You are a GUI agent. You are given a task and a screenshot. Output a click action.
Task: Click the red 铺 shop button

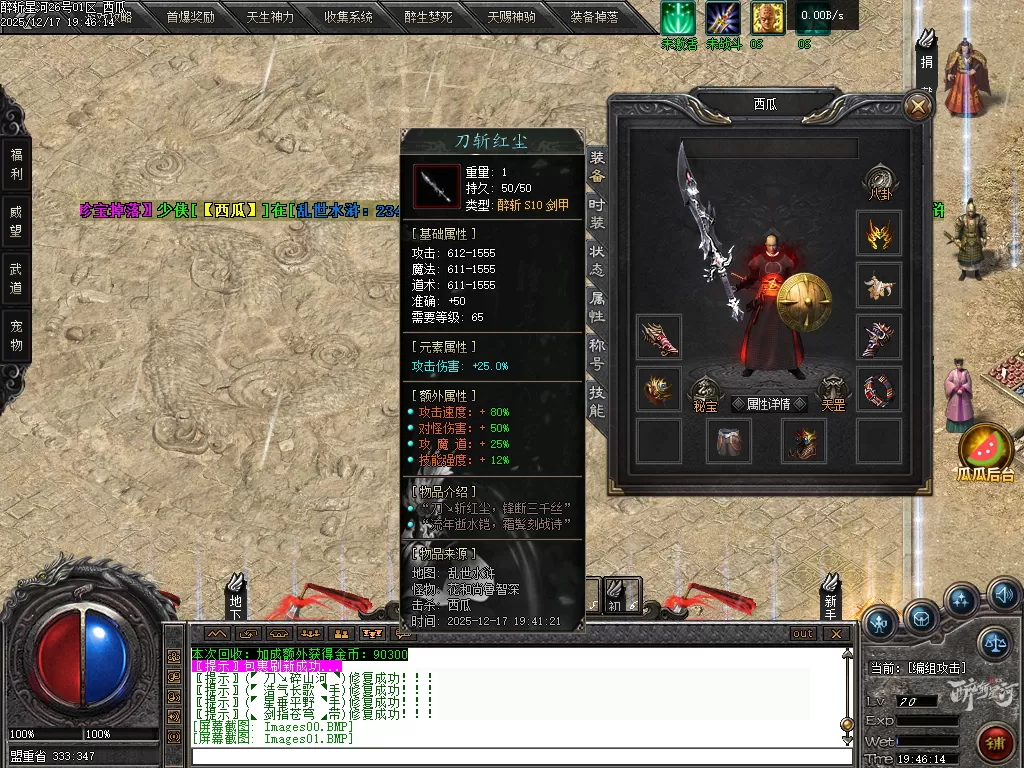pos(994,744)
